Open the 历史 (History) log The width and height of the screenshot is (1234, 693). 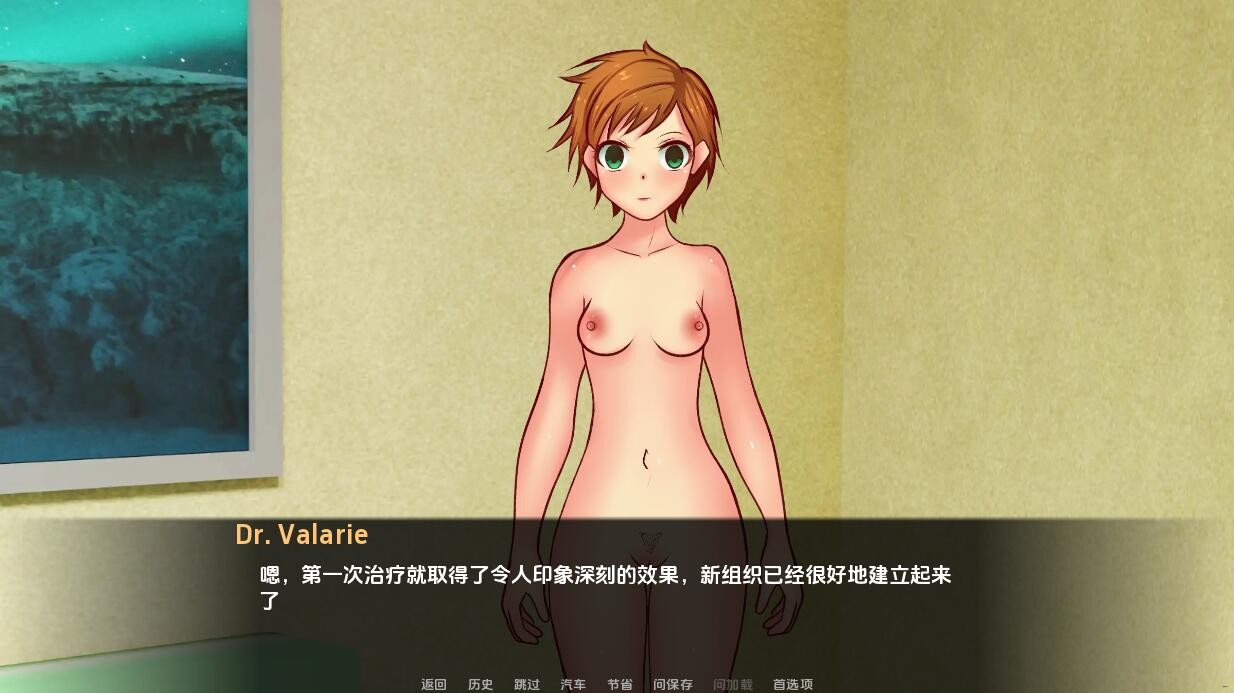pos(480,684)
